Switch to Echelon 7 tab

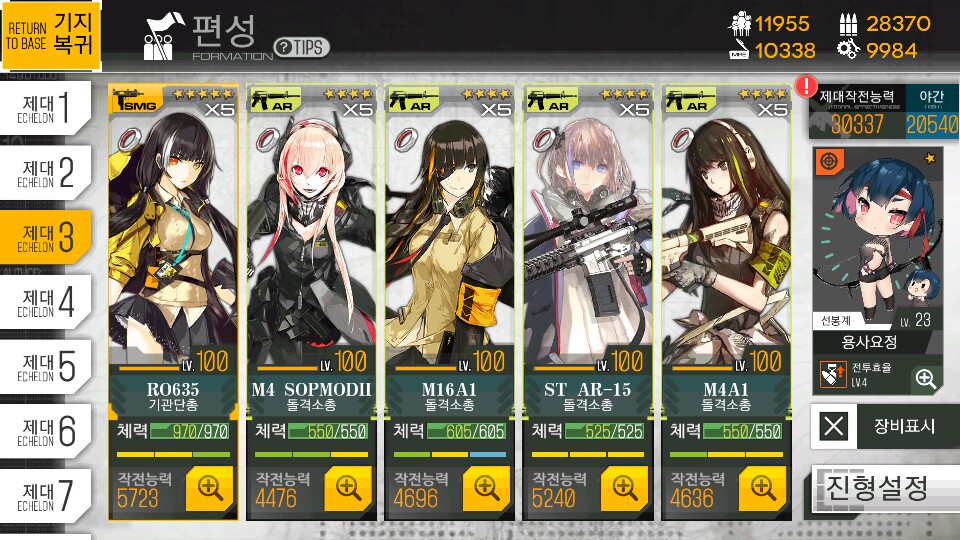(47, 494)
